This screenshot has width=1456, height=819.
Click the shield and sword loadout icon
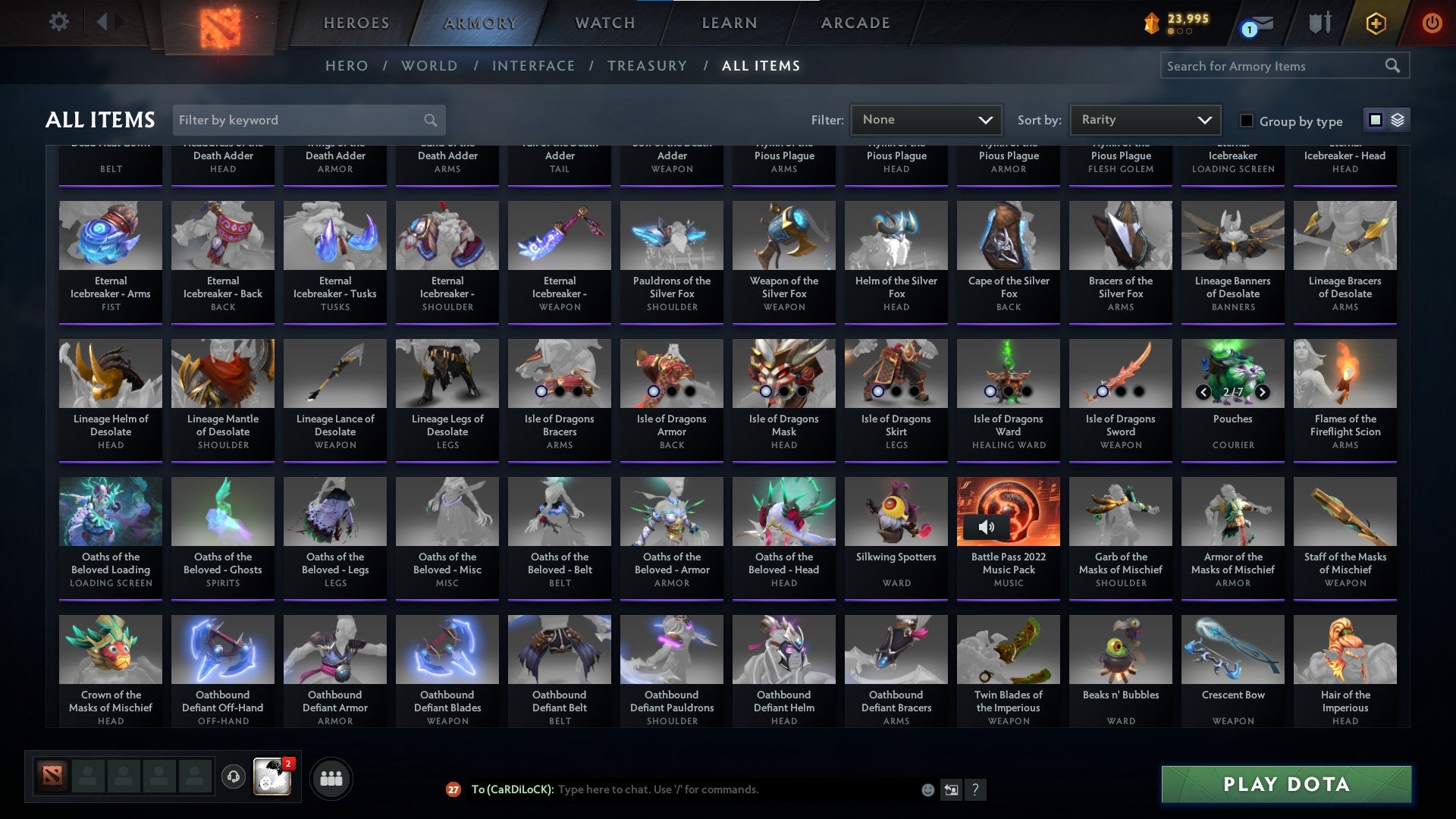tap(1319, 23)
